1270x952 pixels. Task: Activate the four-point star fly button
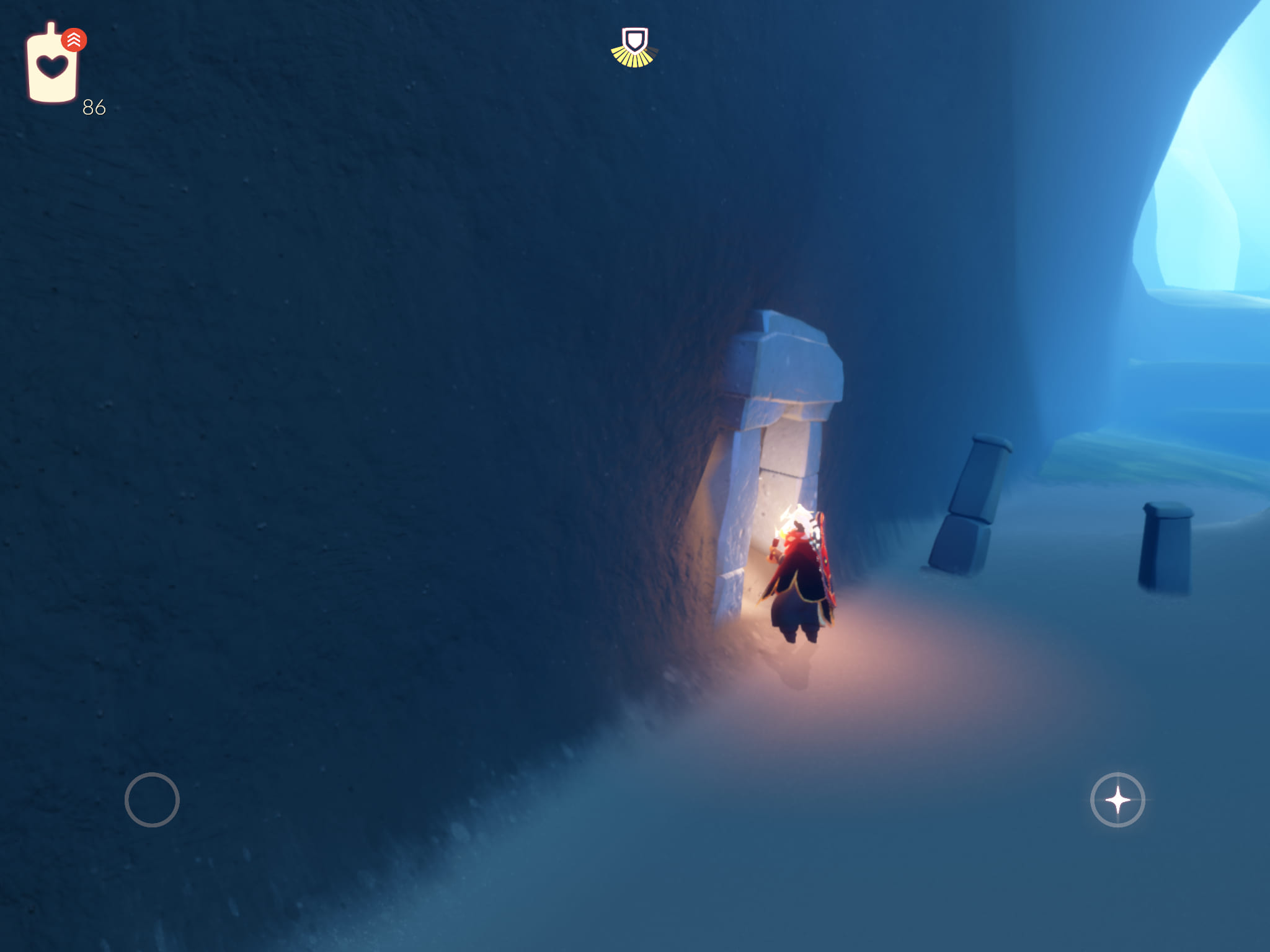pos(1117,800)
